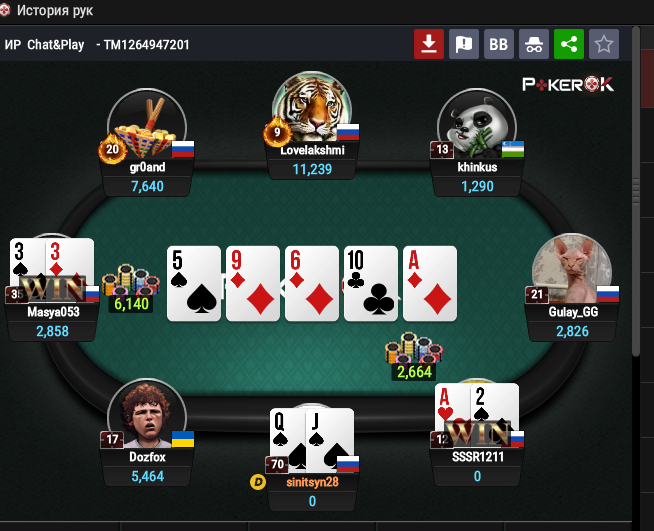
Task: Select the Masya053 player name plate
Action: (52, 321)
